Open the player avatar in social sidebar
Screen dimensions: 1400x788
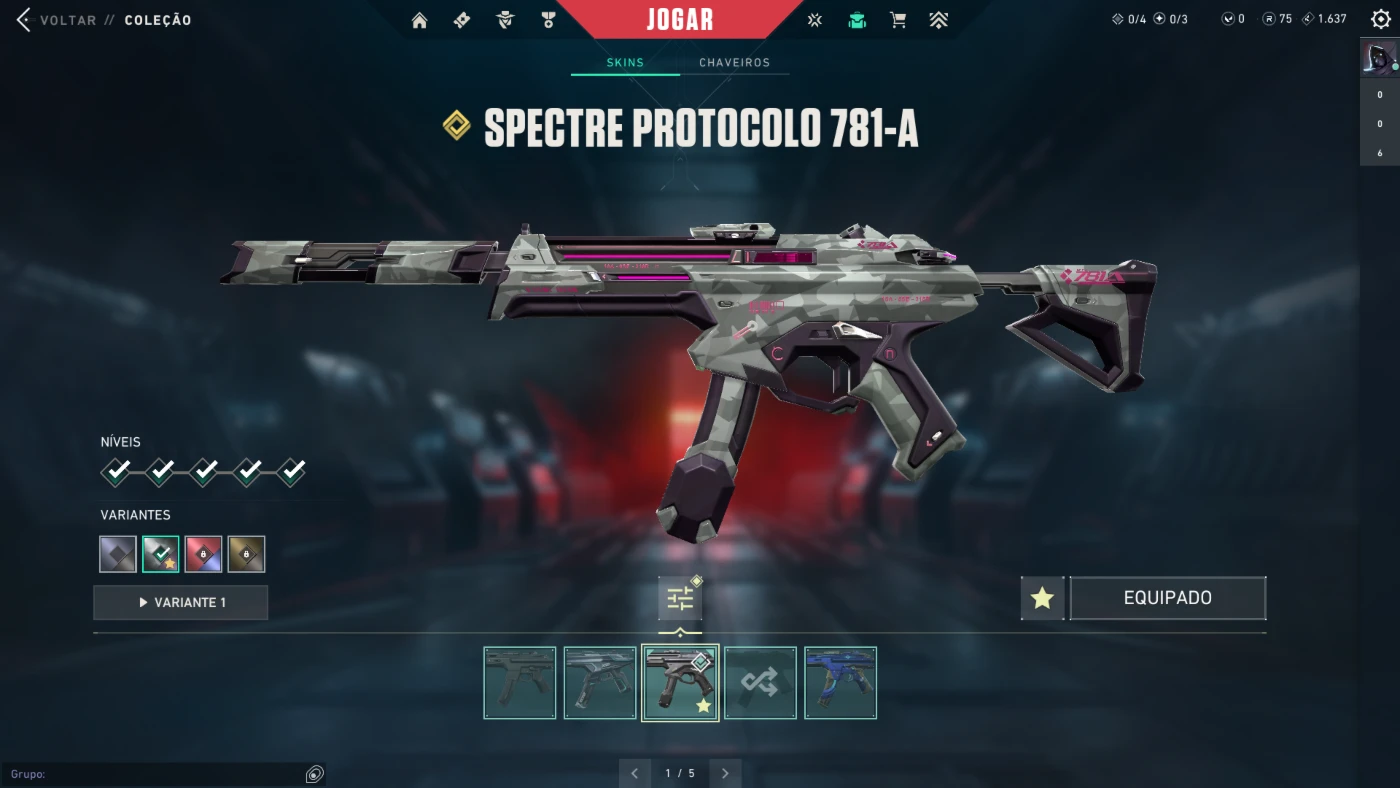pos(1379,57)
